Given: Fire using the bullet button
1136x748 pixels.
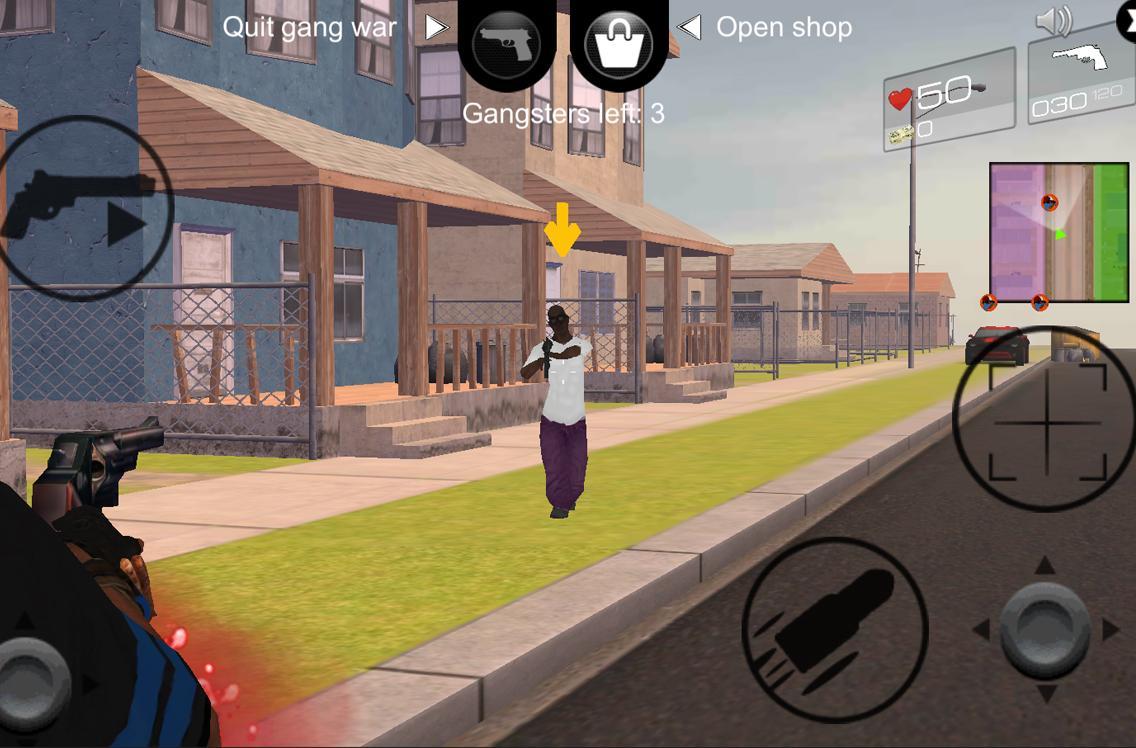Looking at the screenshot, I should point(835,630).
